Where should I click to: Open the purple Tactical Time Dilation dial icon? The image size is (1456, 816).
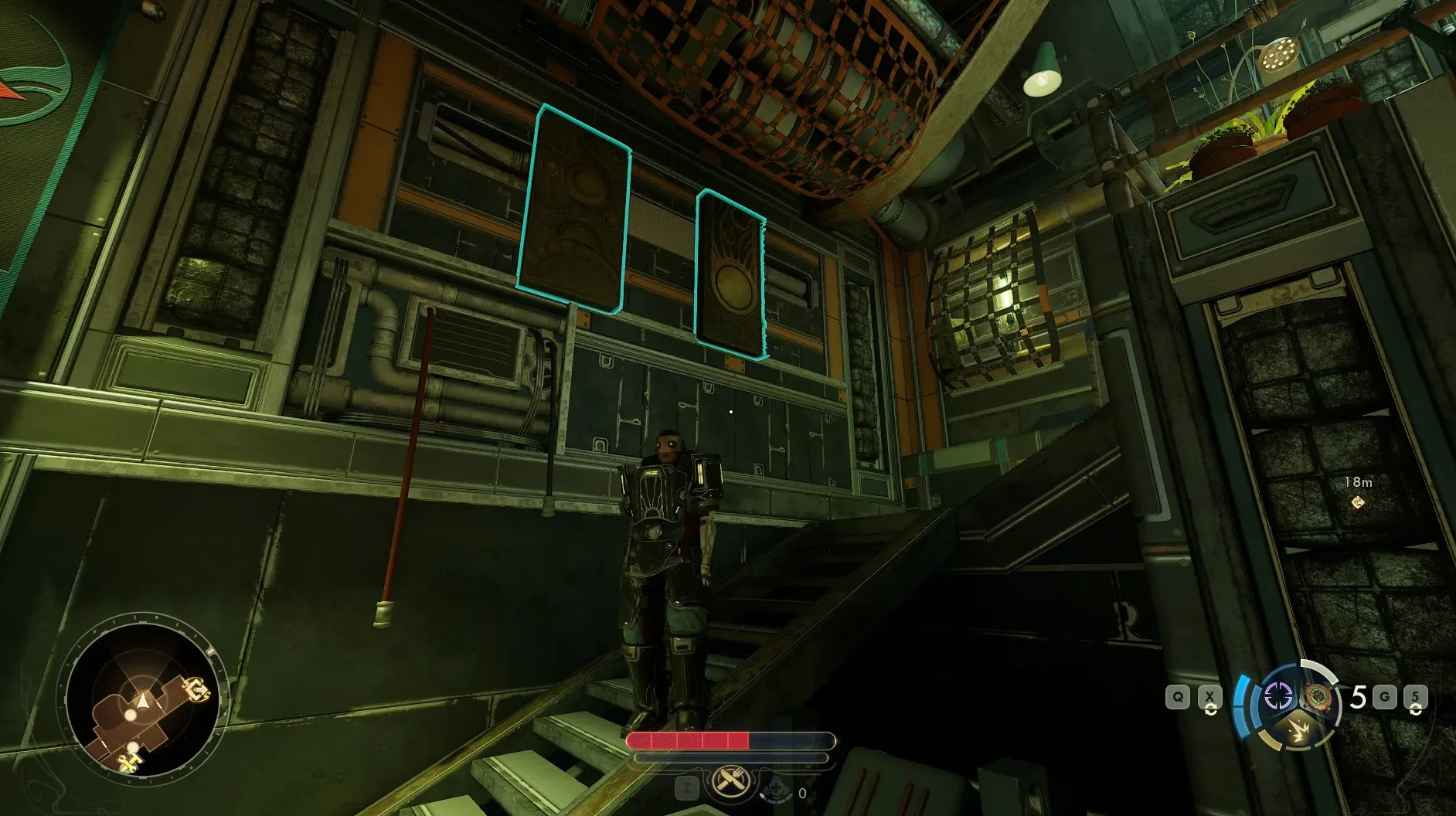[1278, 695]
